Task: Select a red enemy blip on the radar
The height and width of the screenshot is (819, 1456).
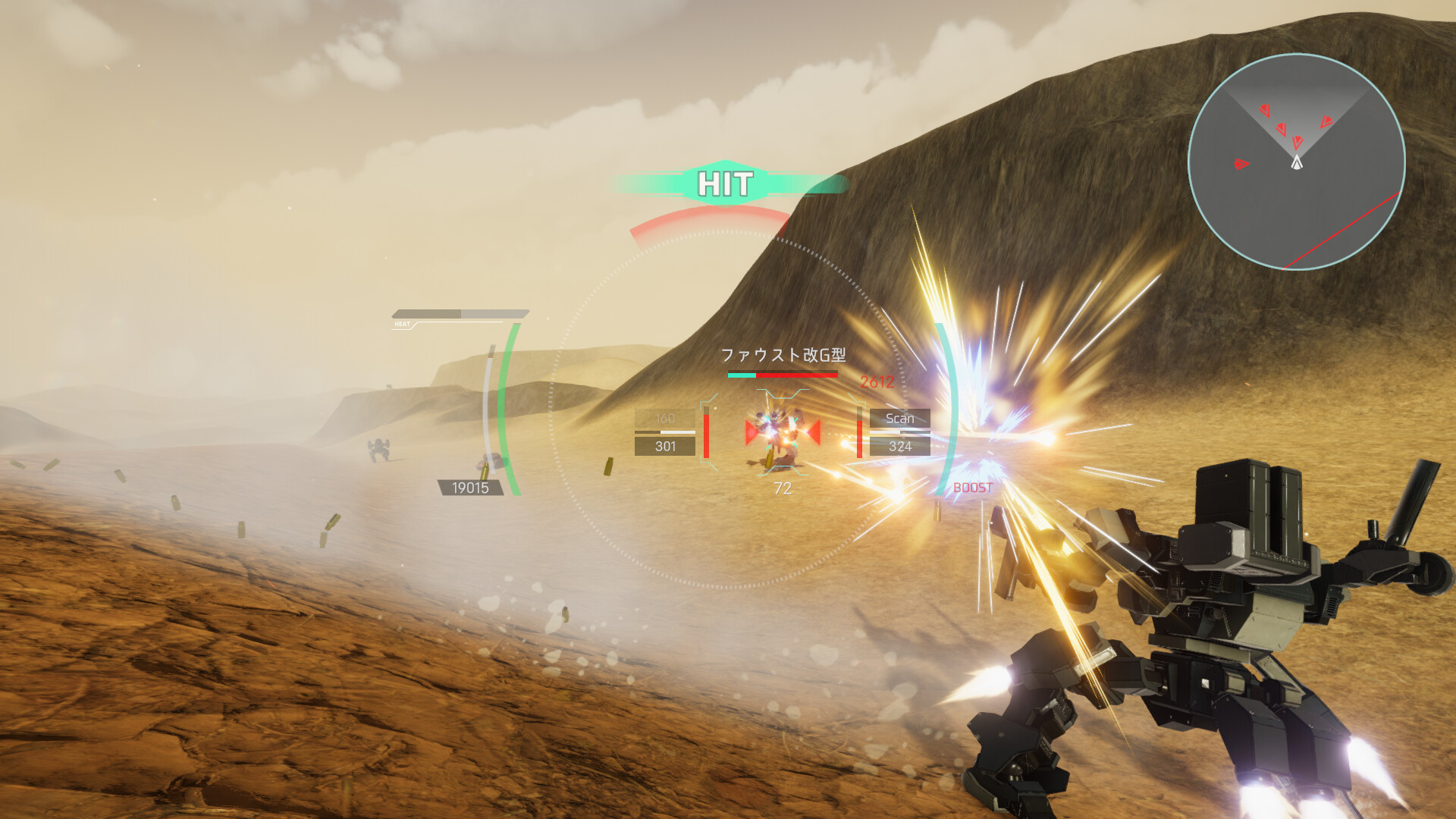Action: tap(1263, 111)
